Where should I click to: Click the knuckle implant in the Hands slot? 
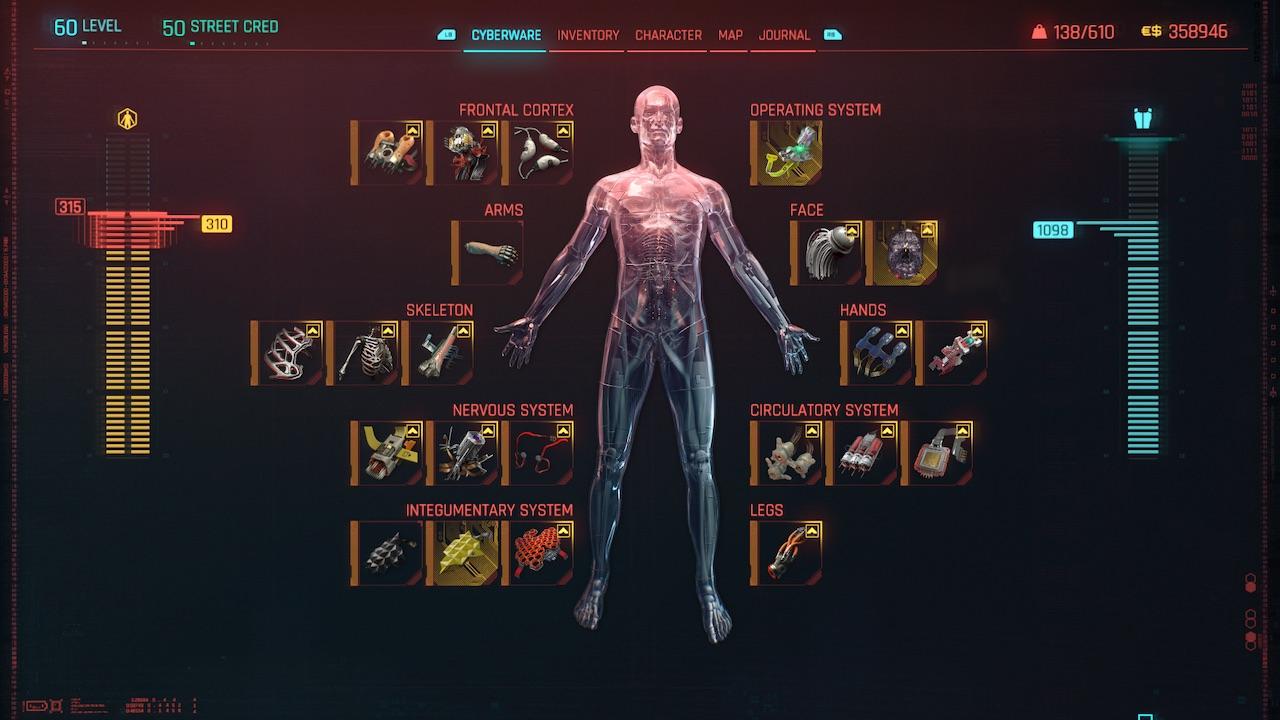[877, 352]
